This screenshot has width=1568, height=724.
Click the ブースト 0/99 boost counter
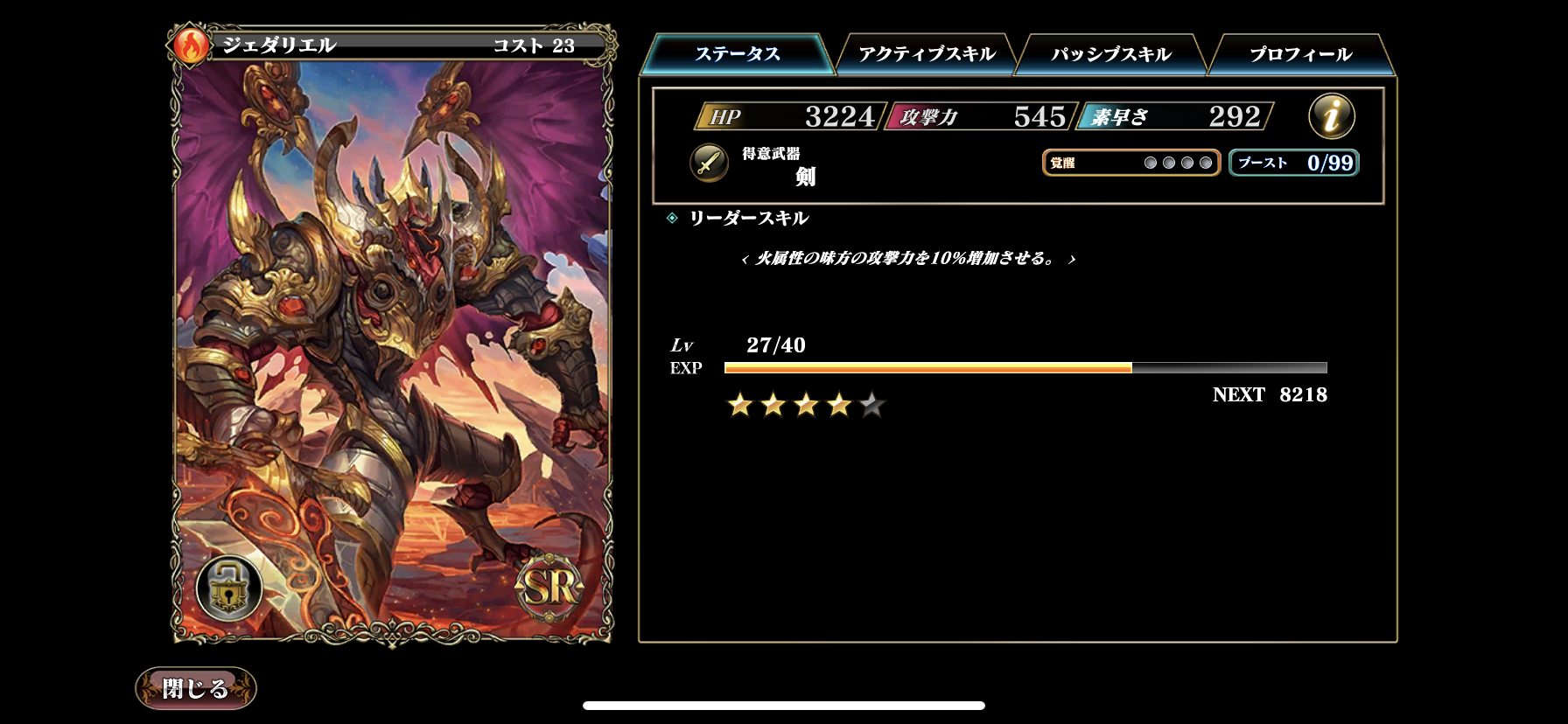click(1293, 163)
